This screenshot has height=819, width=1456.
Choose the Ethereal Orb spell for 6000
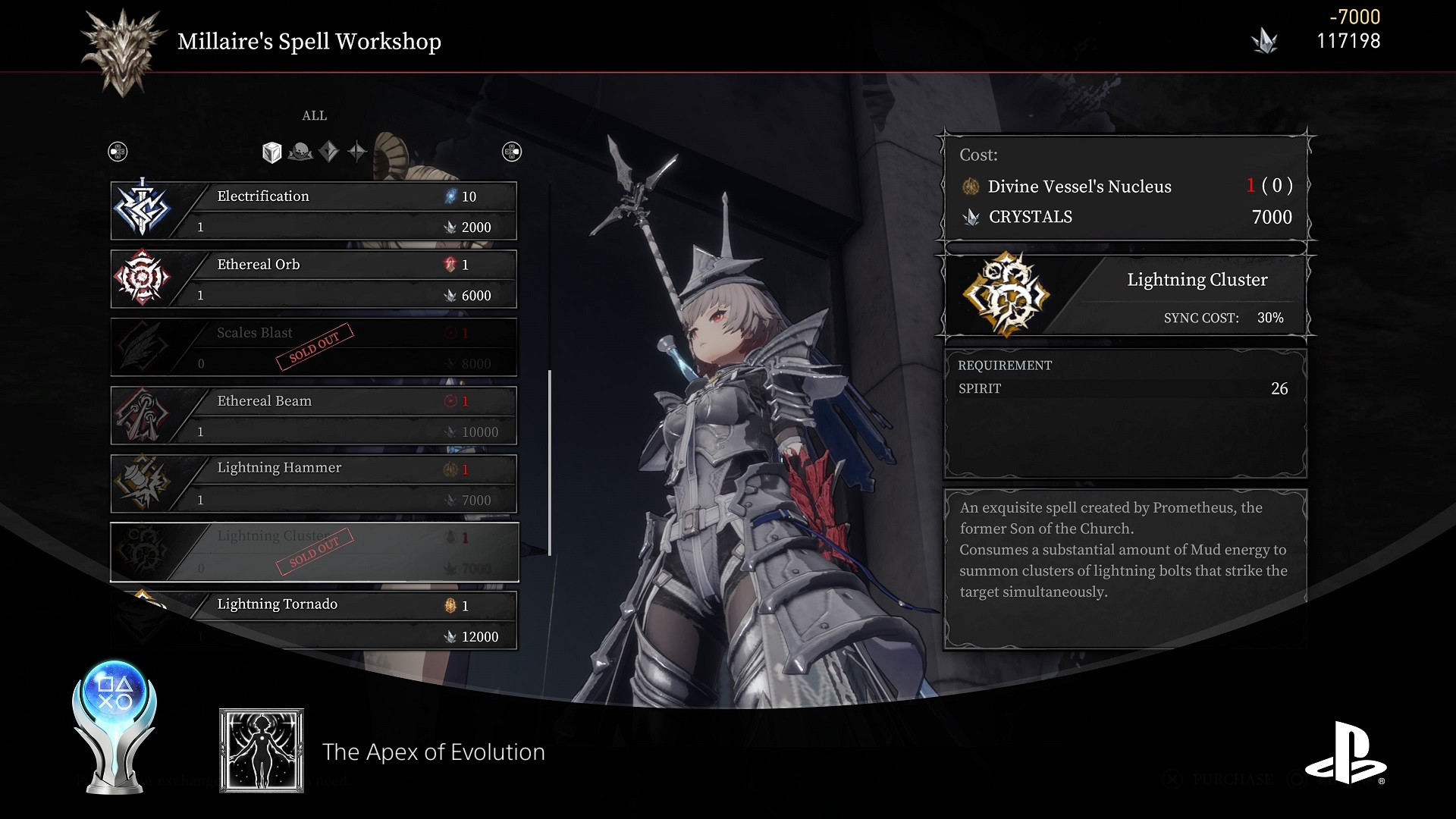pyautogui.click(x=314, y=279)
